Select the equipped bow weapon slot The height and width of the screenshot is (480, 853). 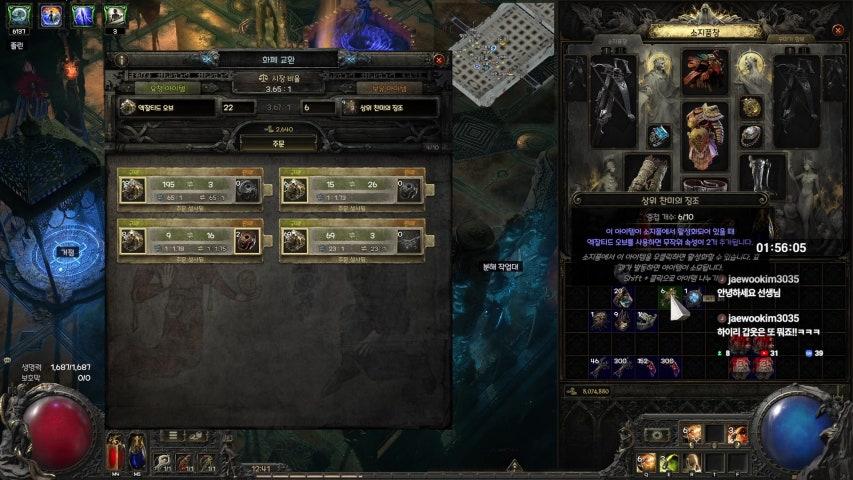tap(613, 100)
